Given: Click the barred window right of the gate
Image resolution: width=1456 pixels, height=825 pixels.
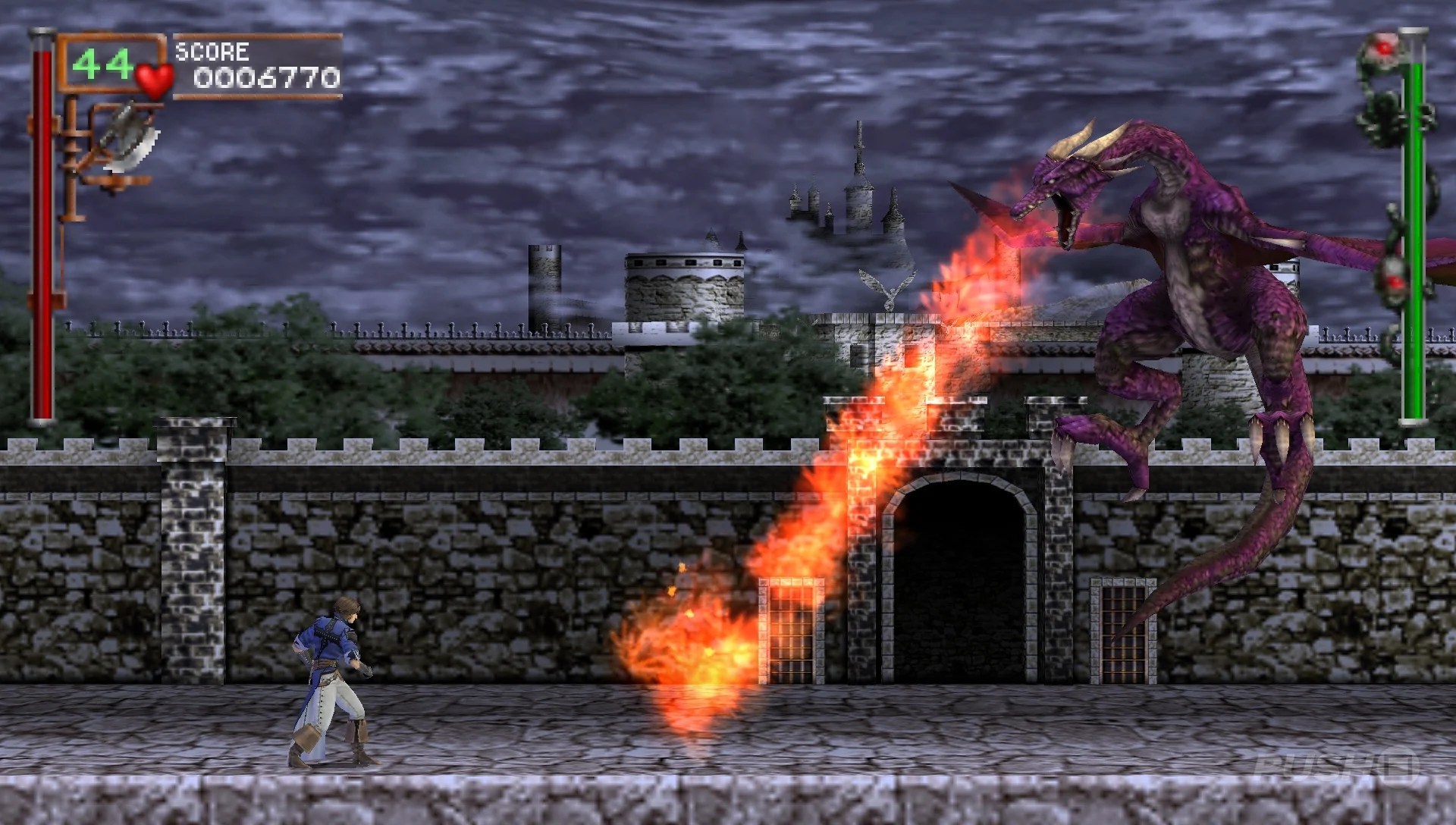Looking at the screenshot, I should point(1125,629).
